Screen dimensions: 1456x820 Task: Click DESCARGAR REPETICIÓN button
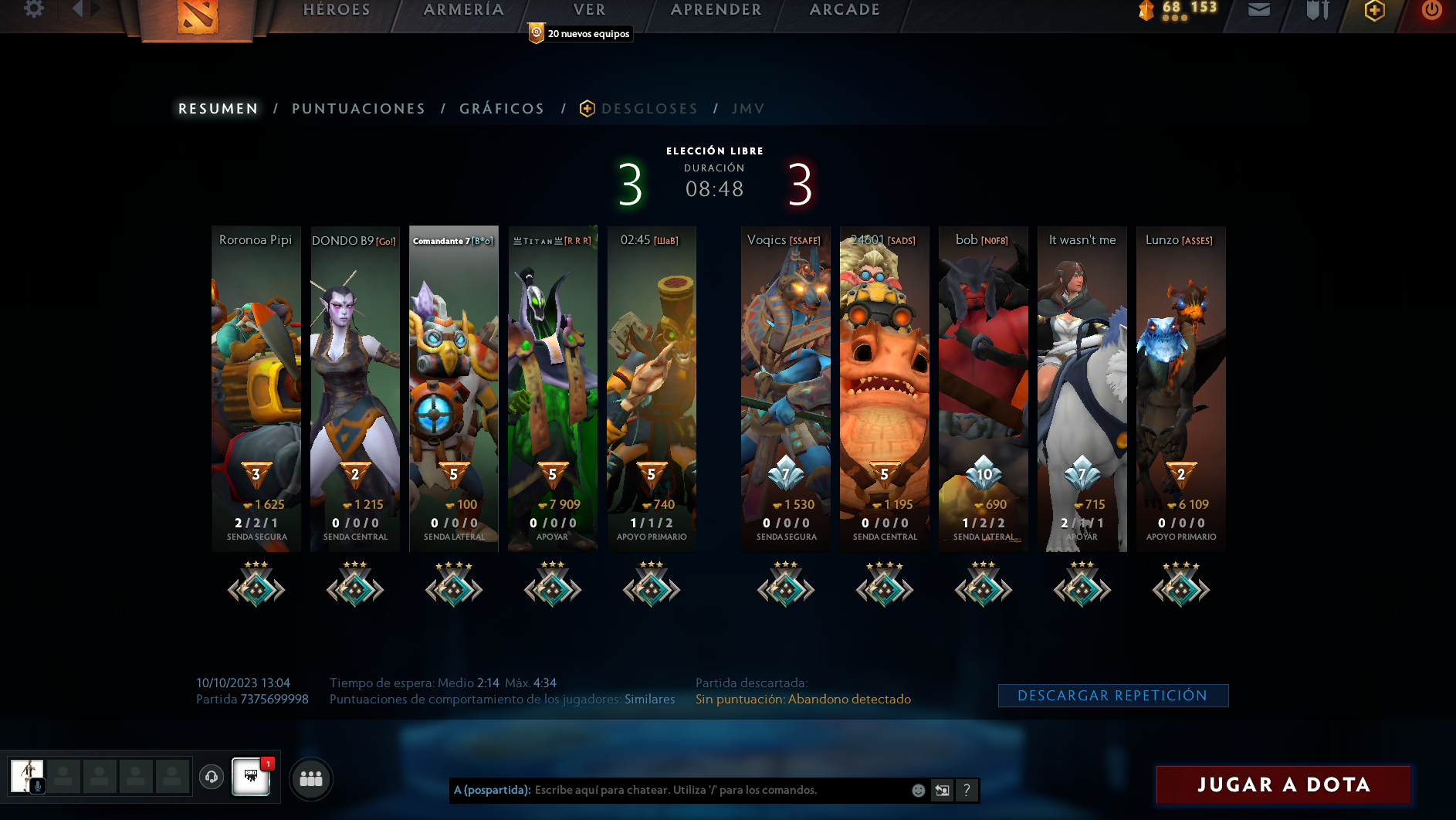[1114, 695]
